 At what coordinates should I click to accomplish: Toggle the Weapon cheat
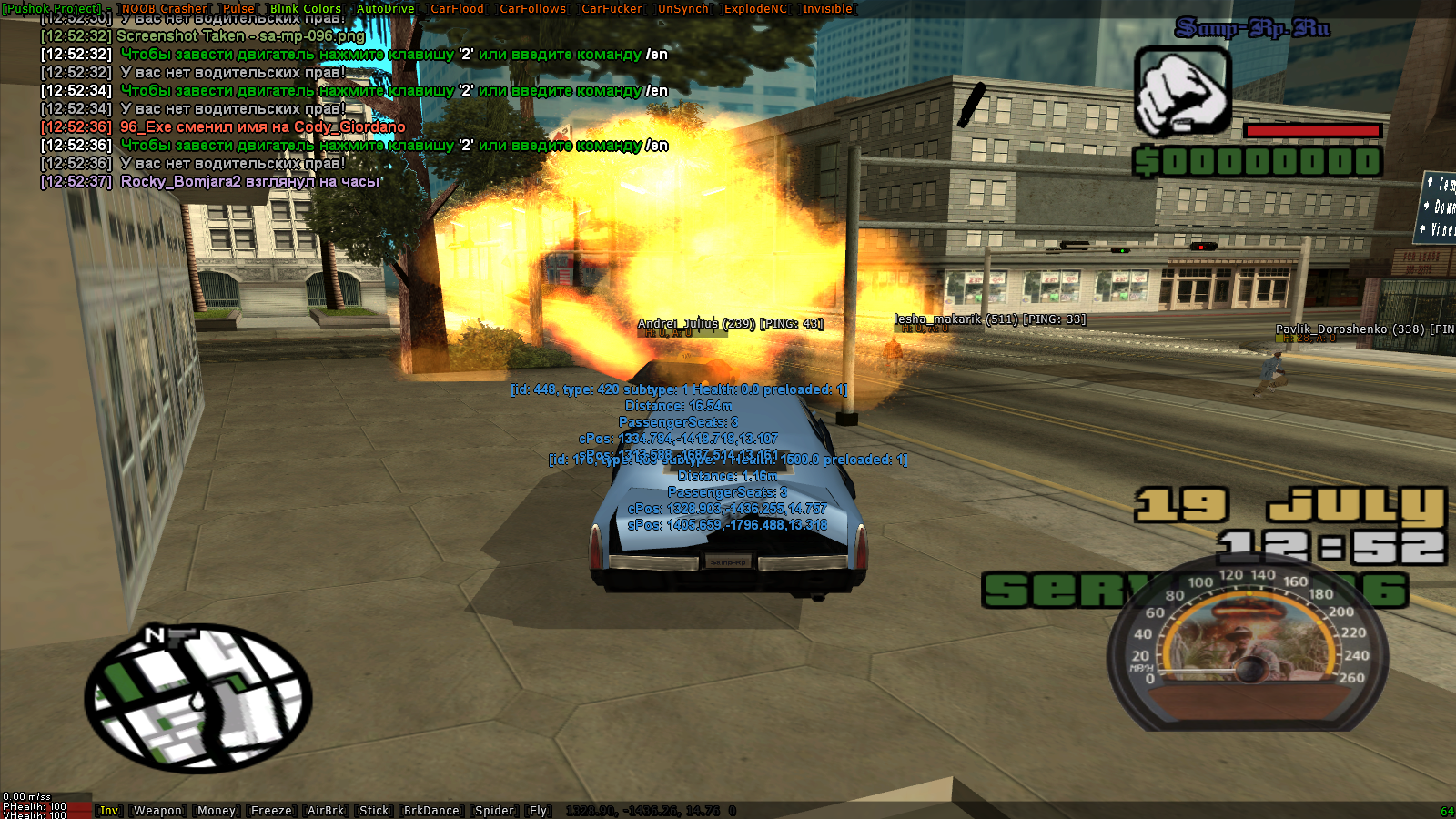point(157,811)
